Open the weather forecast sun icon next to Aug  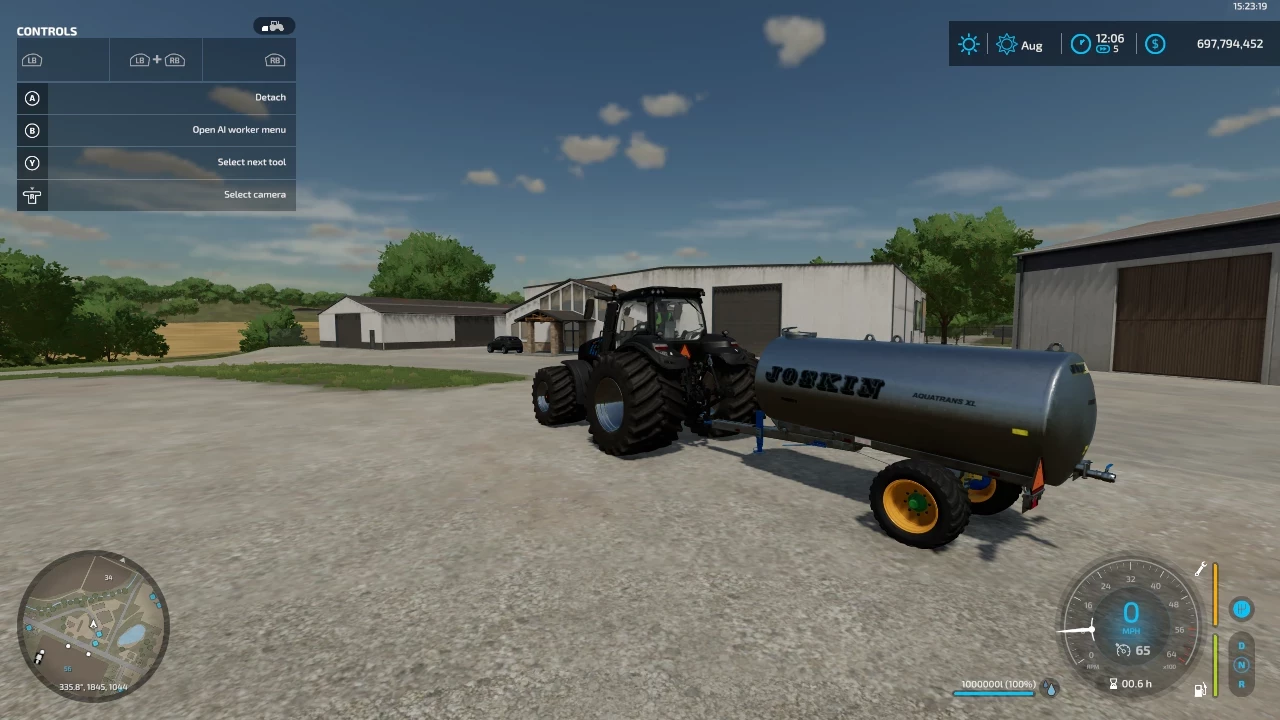(x=1006, y=44)
